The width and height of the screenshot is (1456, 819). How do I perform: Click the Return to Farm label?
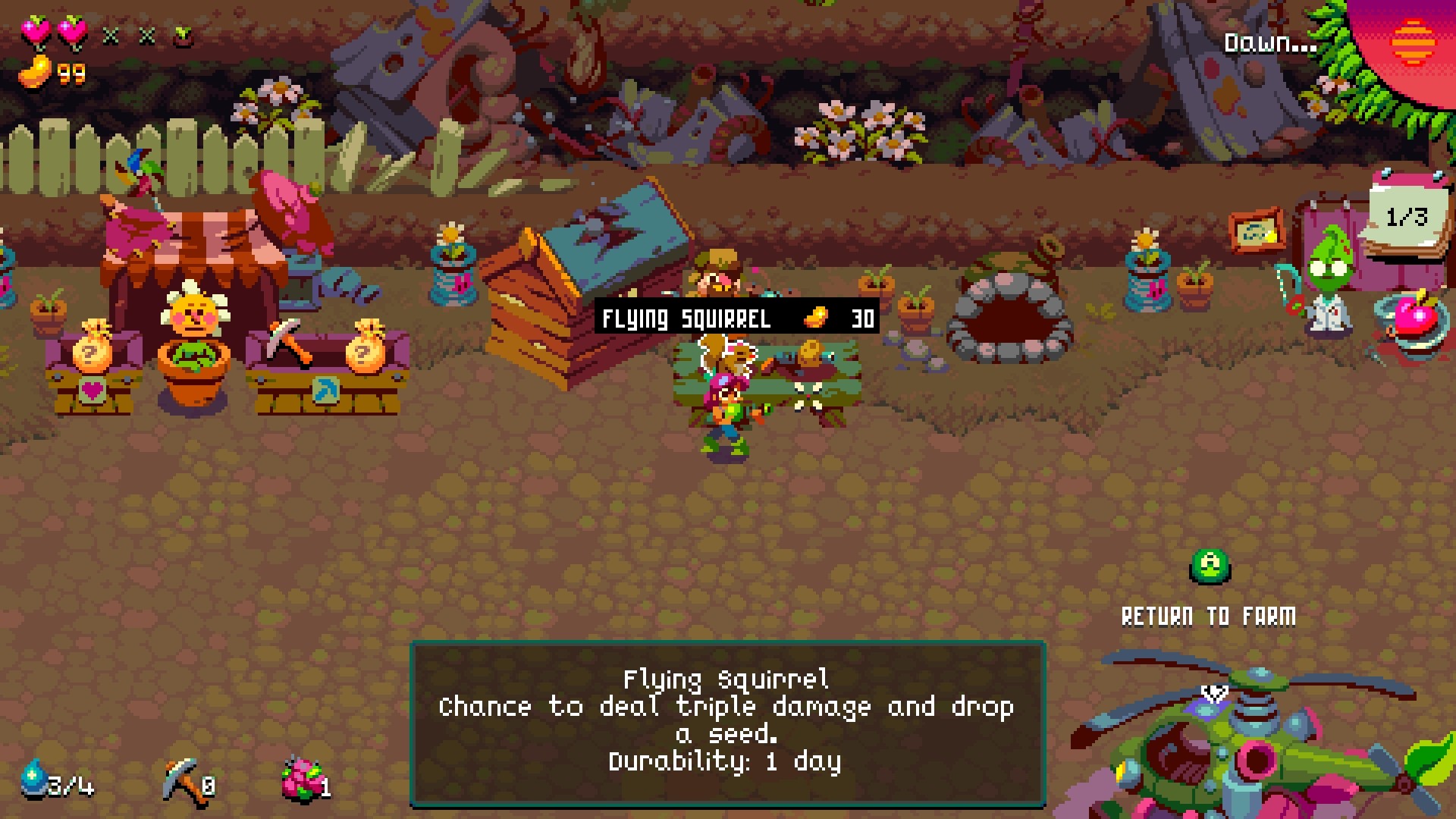click(1208, 617)
